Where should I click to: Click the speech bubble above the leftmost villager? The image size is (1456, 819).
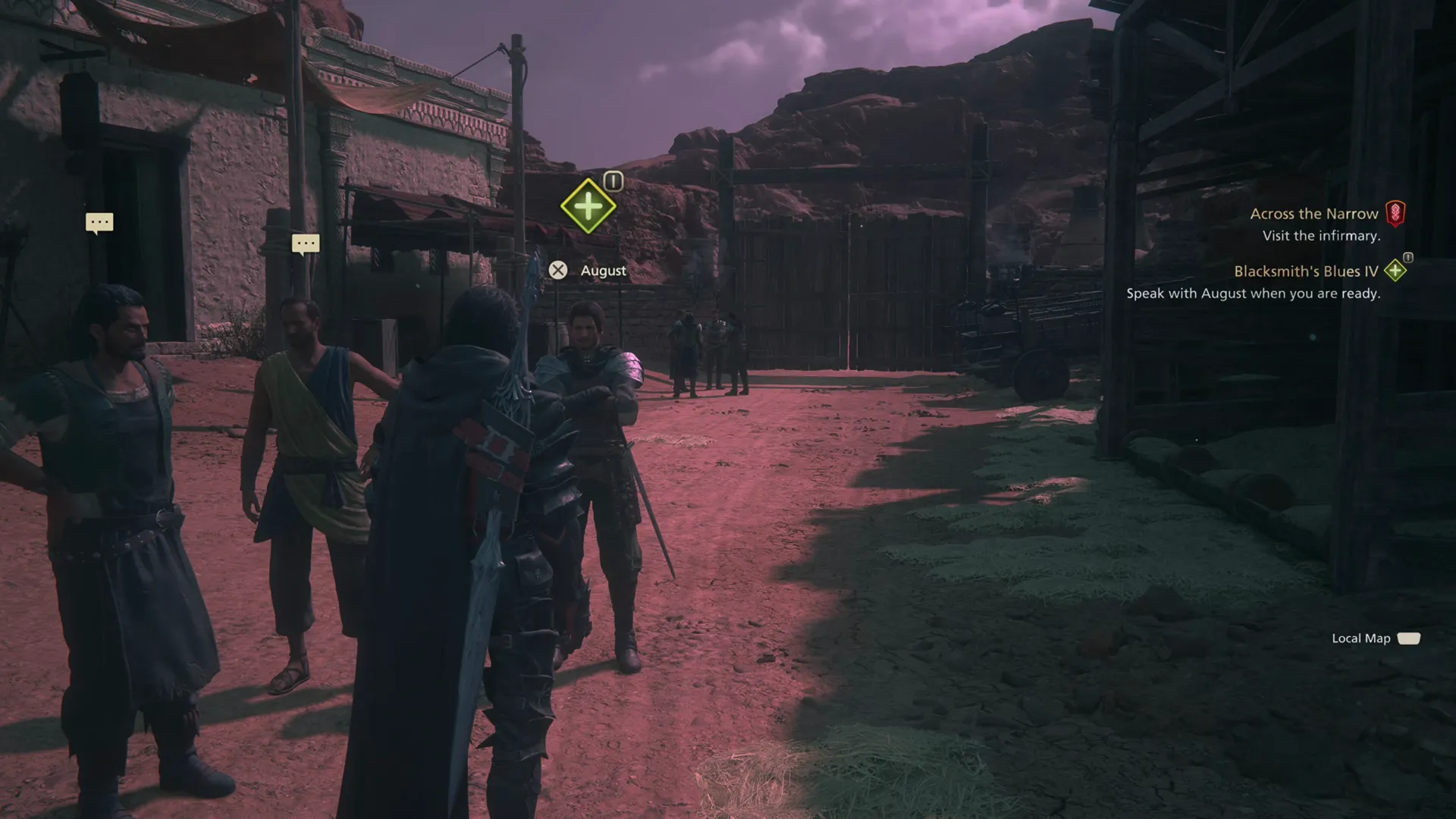coord(99,221)
